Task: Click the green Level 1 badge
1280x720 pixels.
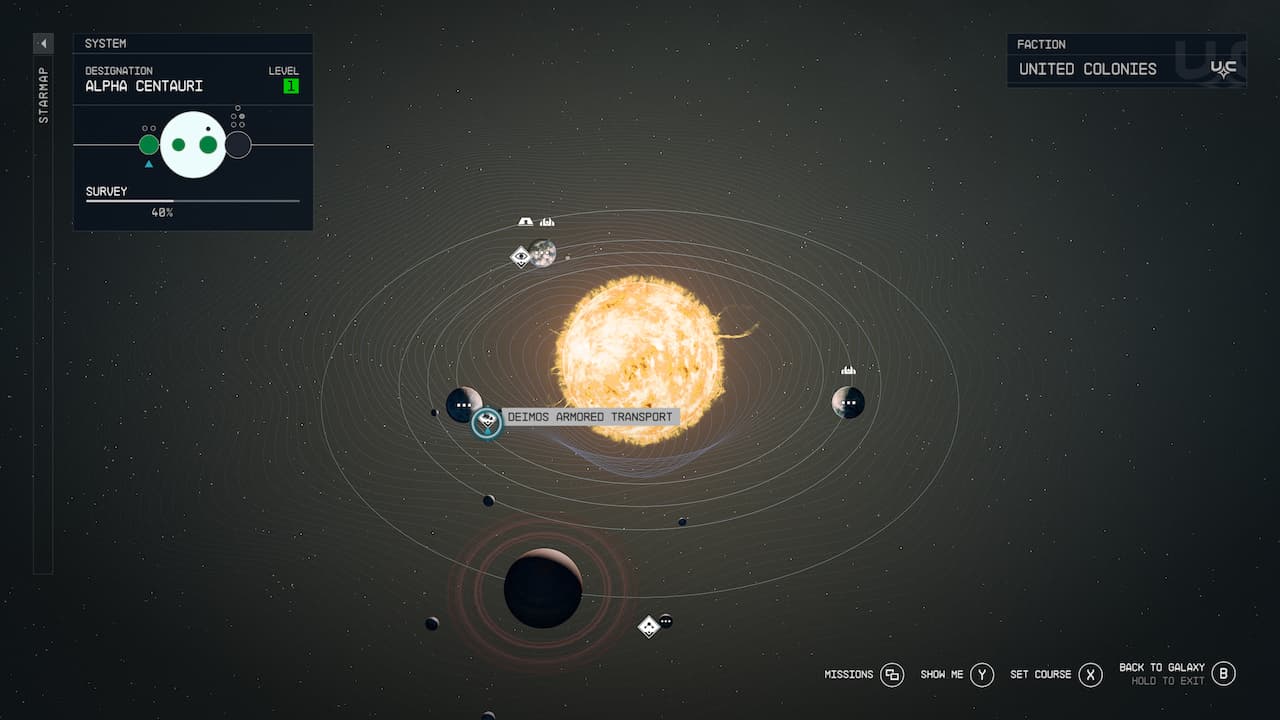Action: 291,86
